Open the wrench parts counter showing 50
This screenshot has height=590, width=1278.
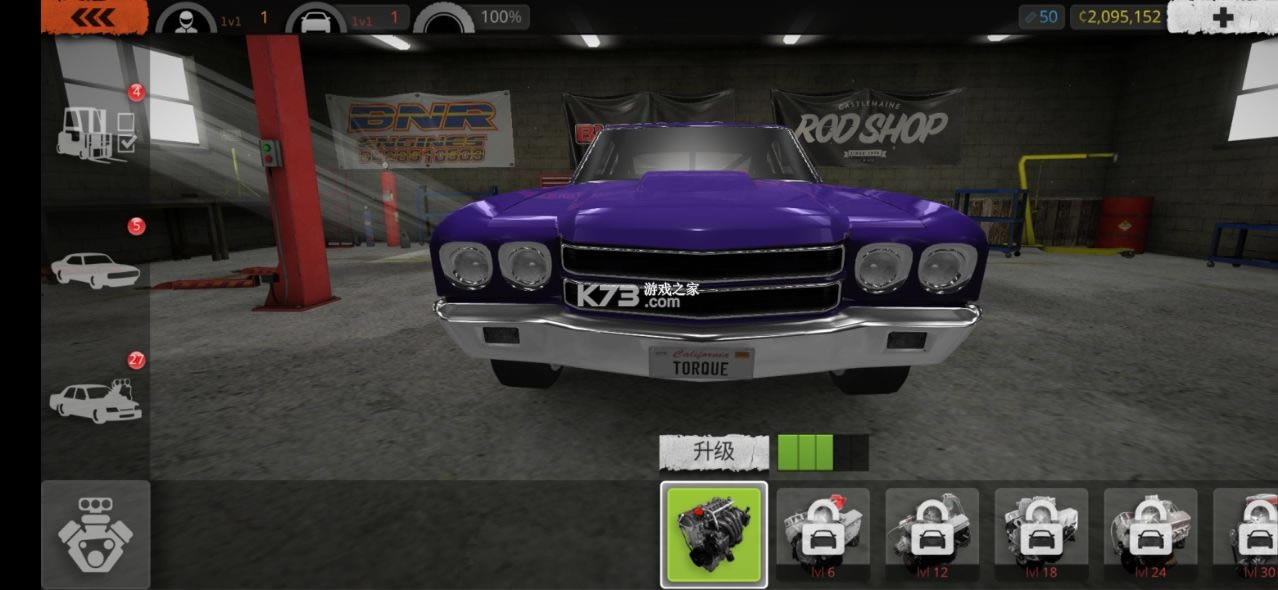coord(1041,17)
